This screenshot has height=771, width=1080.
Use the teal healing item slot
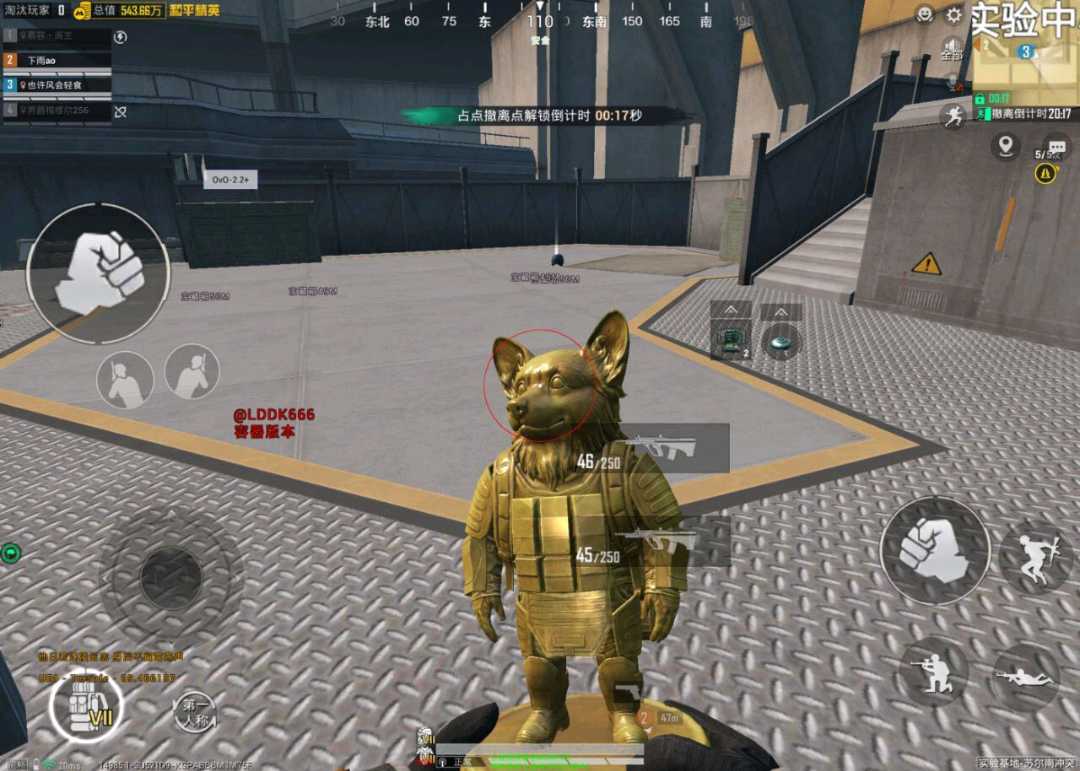tap(780, 340)
